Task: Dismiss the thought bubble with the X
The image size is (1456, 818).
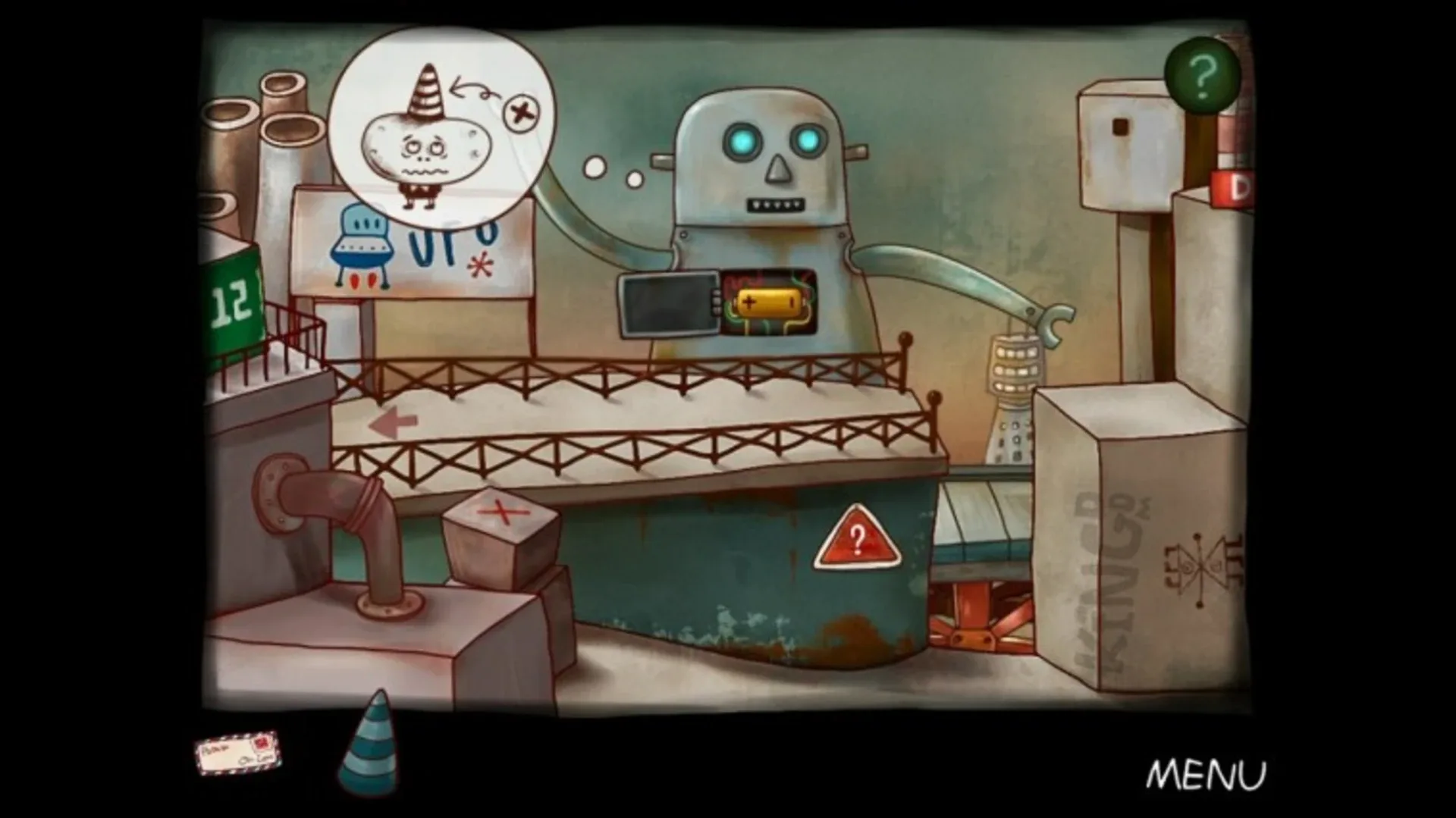Action: click(519, 112)
